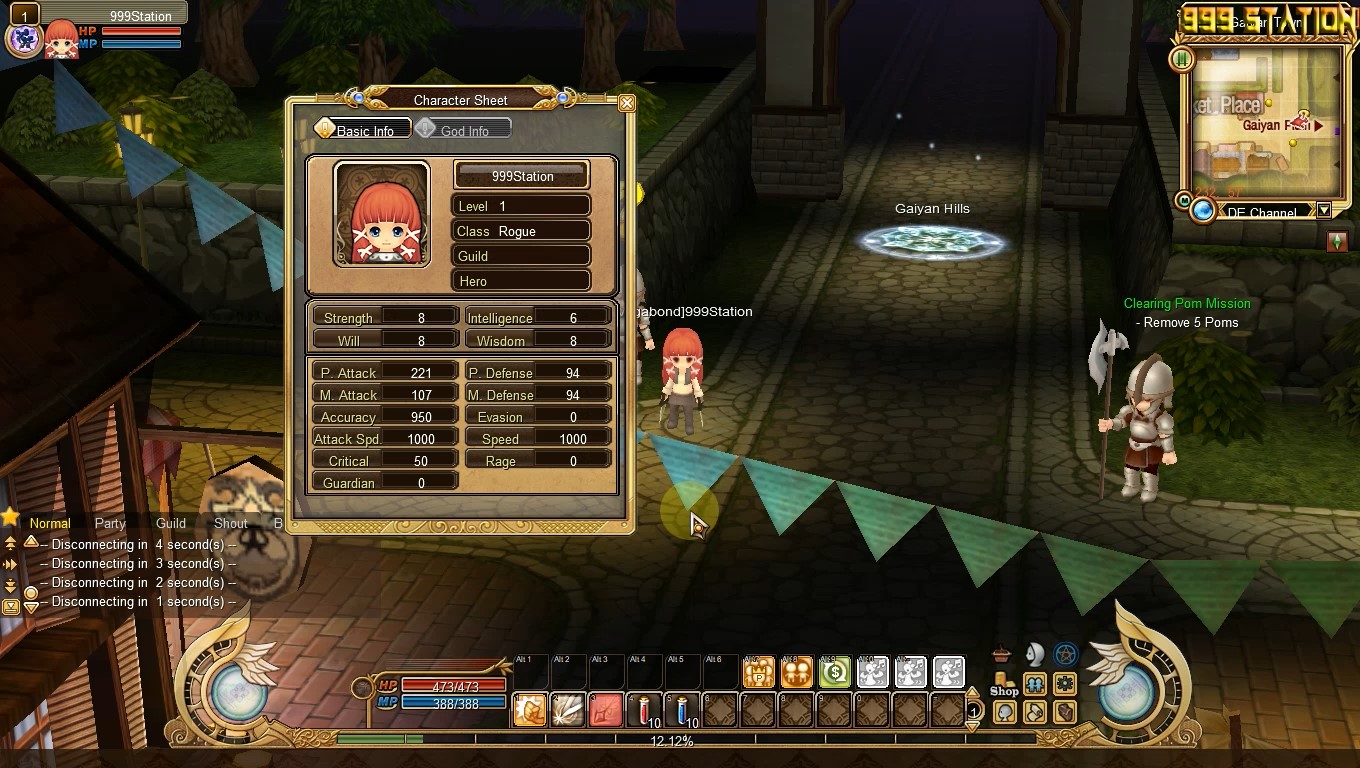The width and height of the screenshot is (1360, 768).
Task: Use the blue mana potion slot
Action: coord(683,709)
